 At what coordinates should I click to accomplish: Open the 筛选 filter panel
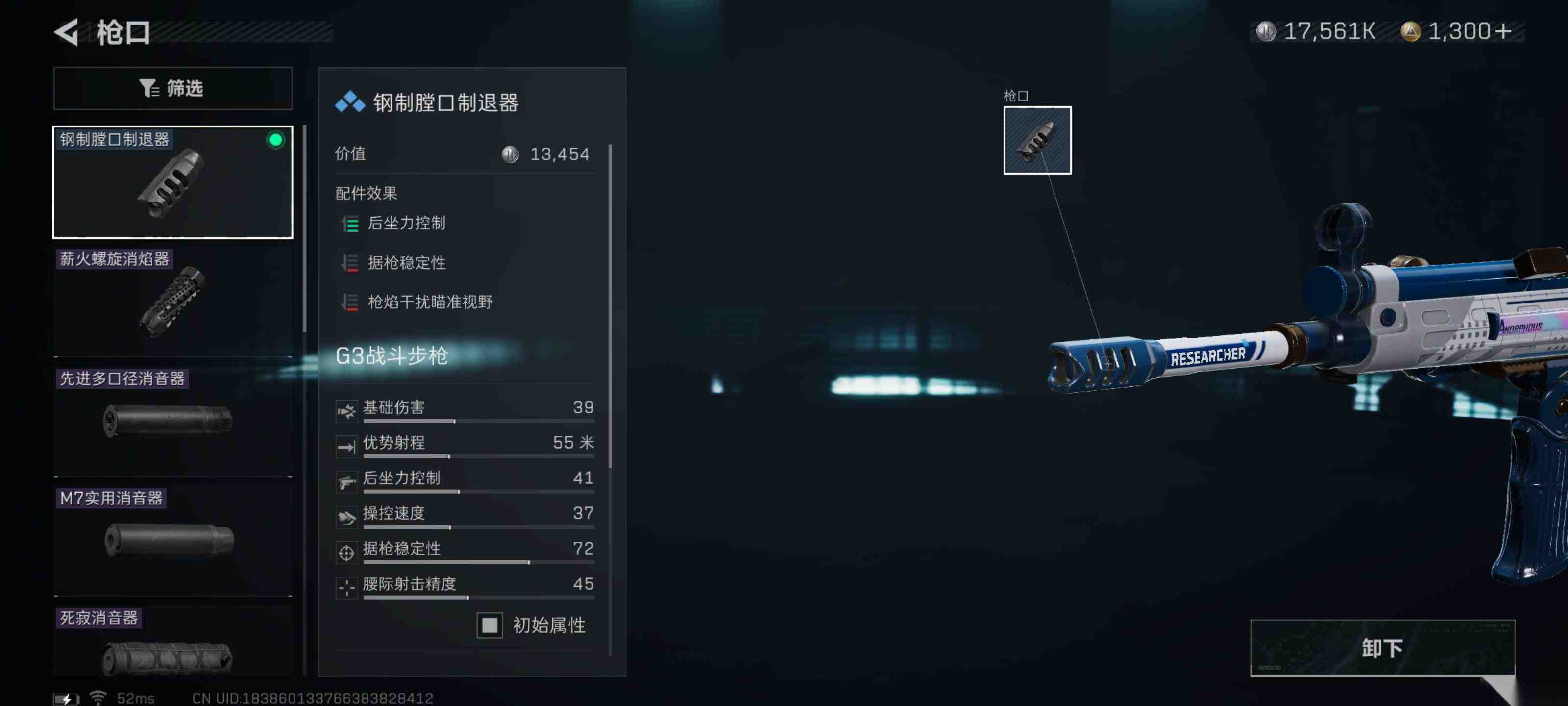click(x=173, y=88)
